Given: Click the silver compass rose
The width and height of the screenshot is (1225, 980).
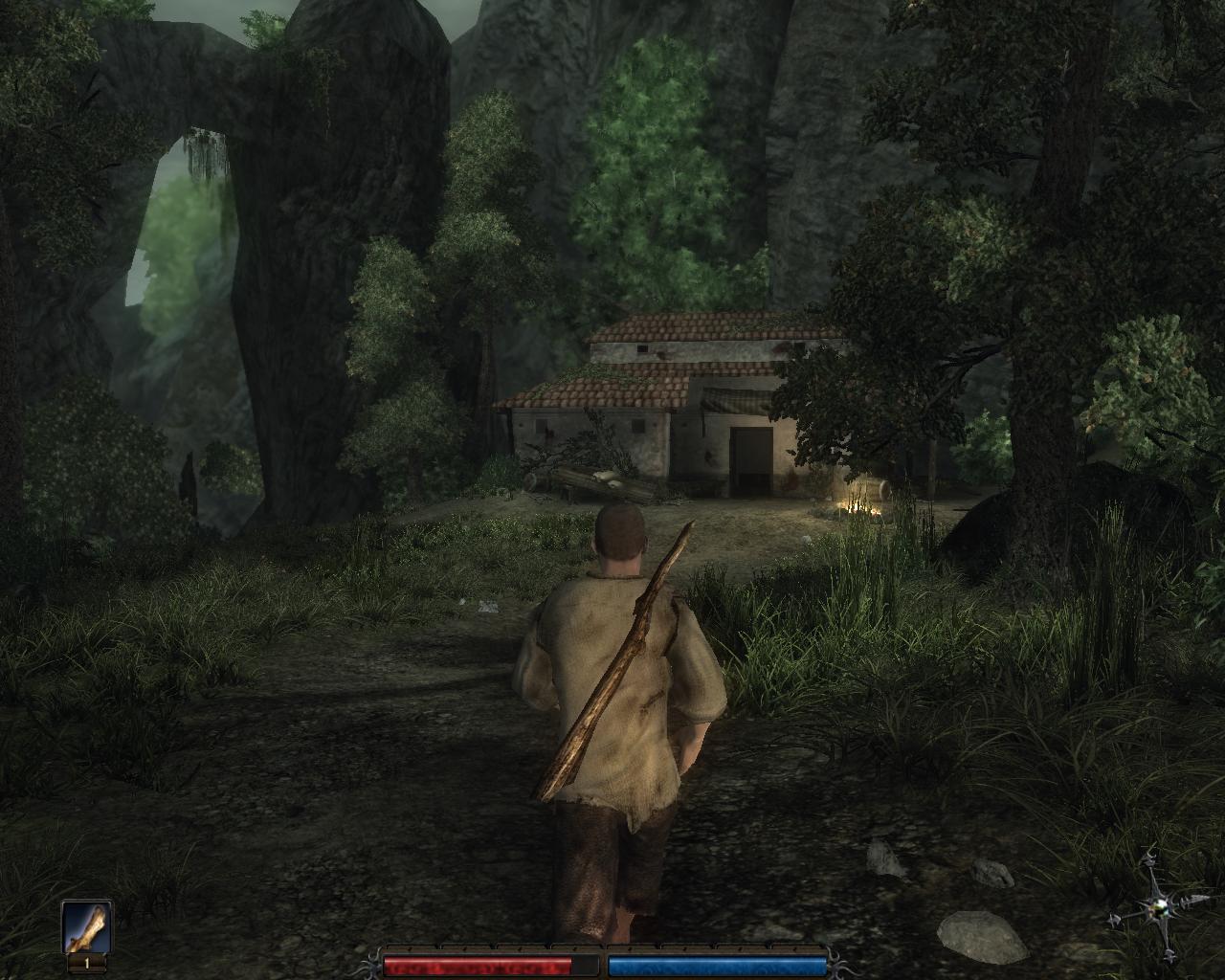Looking at the screenshot, I should tap(1162, 905).
